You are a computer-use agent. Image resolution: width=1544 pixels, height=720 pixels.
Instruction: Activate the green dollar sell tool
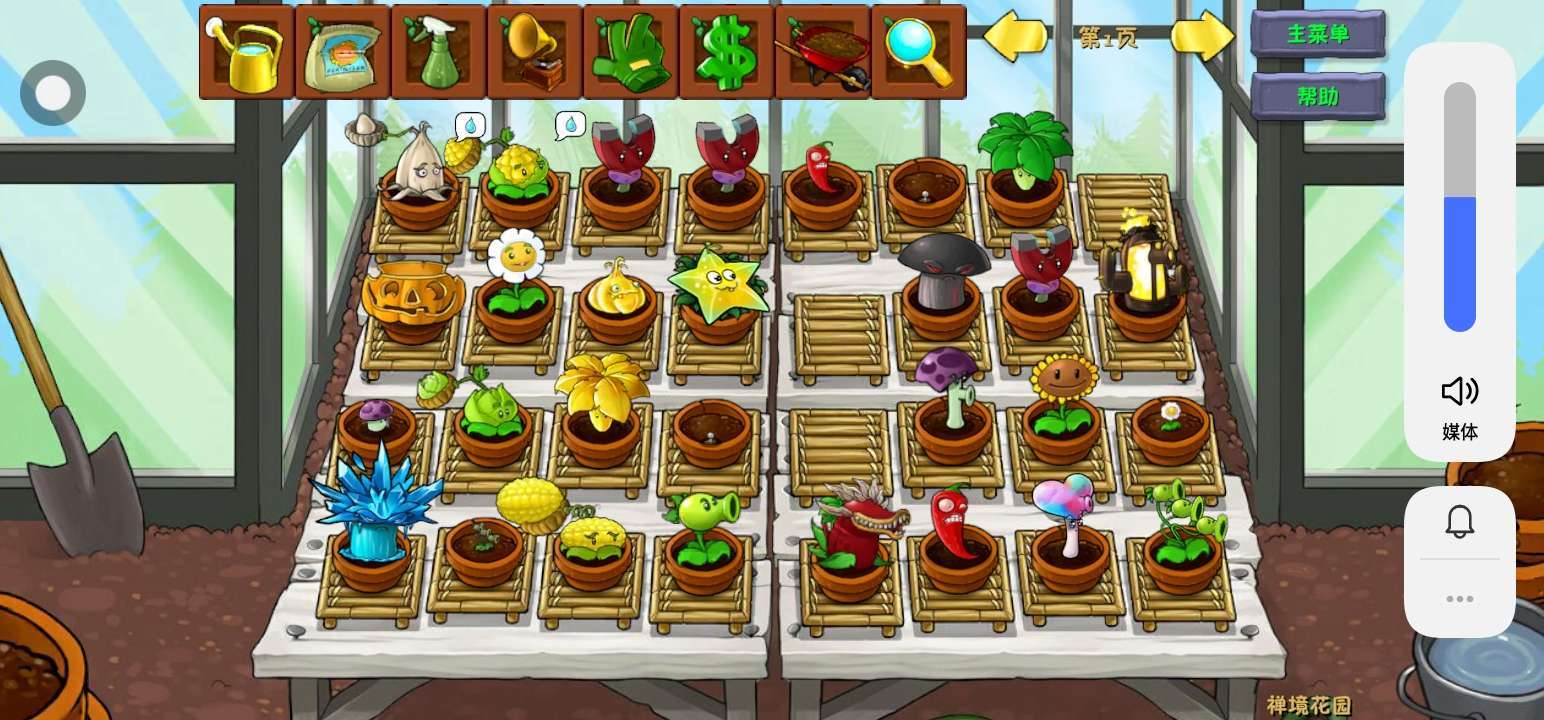click(726, 52)
